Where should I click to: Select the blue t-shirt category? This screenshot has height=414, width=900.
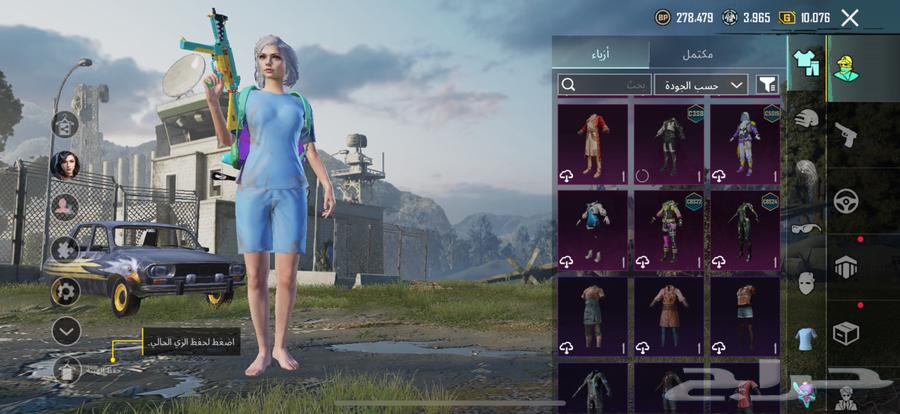(x=807, y=337)
